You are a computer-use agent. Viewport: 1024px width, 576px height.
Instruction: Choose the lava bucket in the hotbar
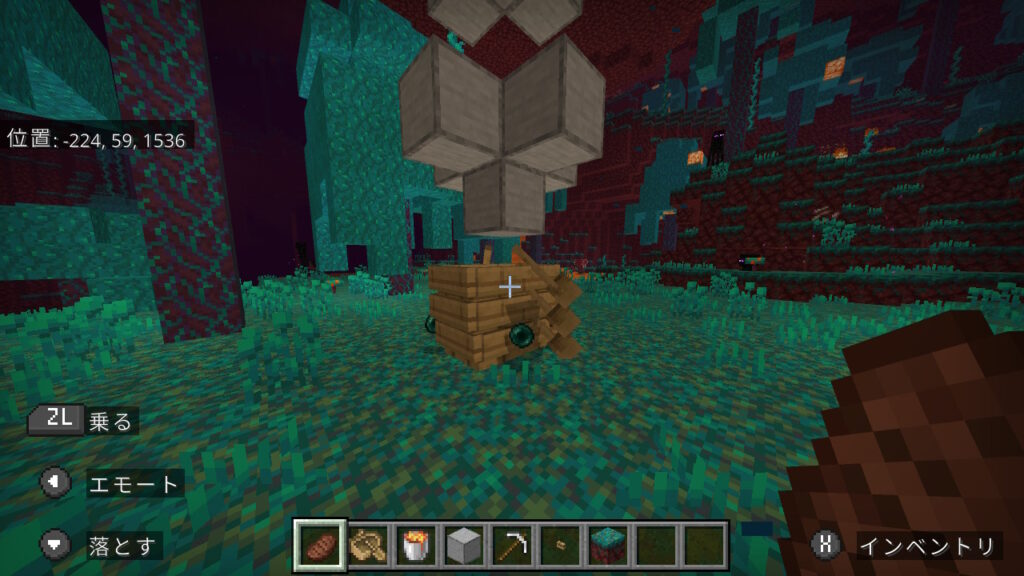[415, 546]
